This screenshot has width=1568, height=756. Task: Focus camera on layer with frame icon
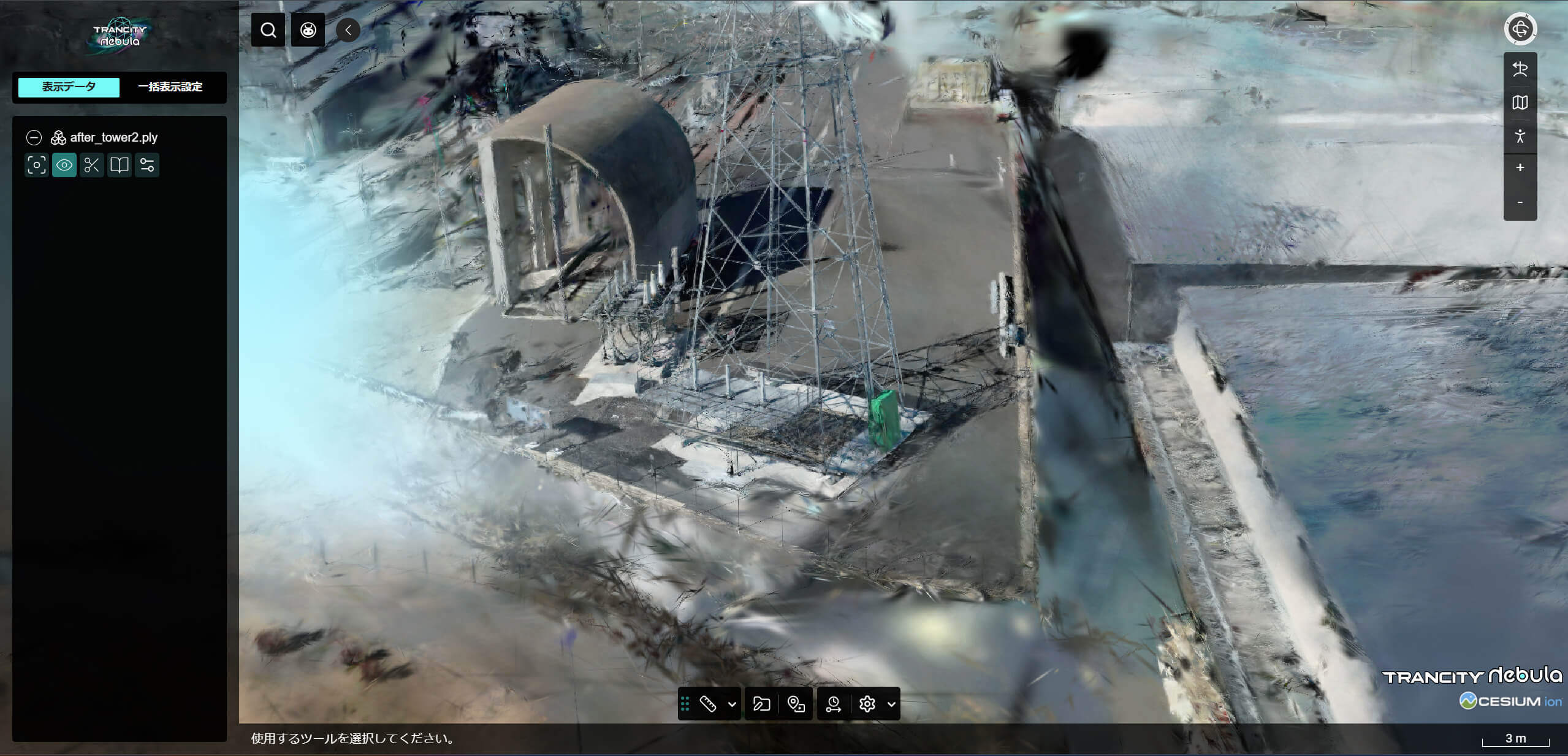tap(37, 165)
